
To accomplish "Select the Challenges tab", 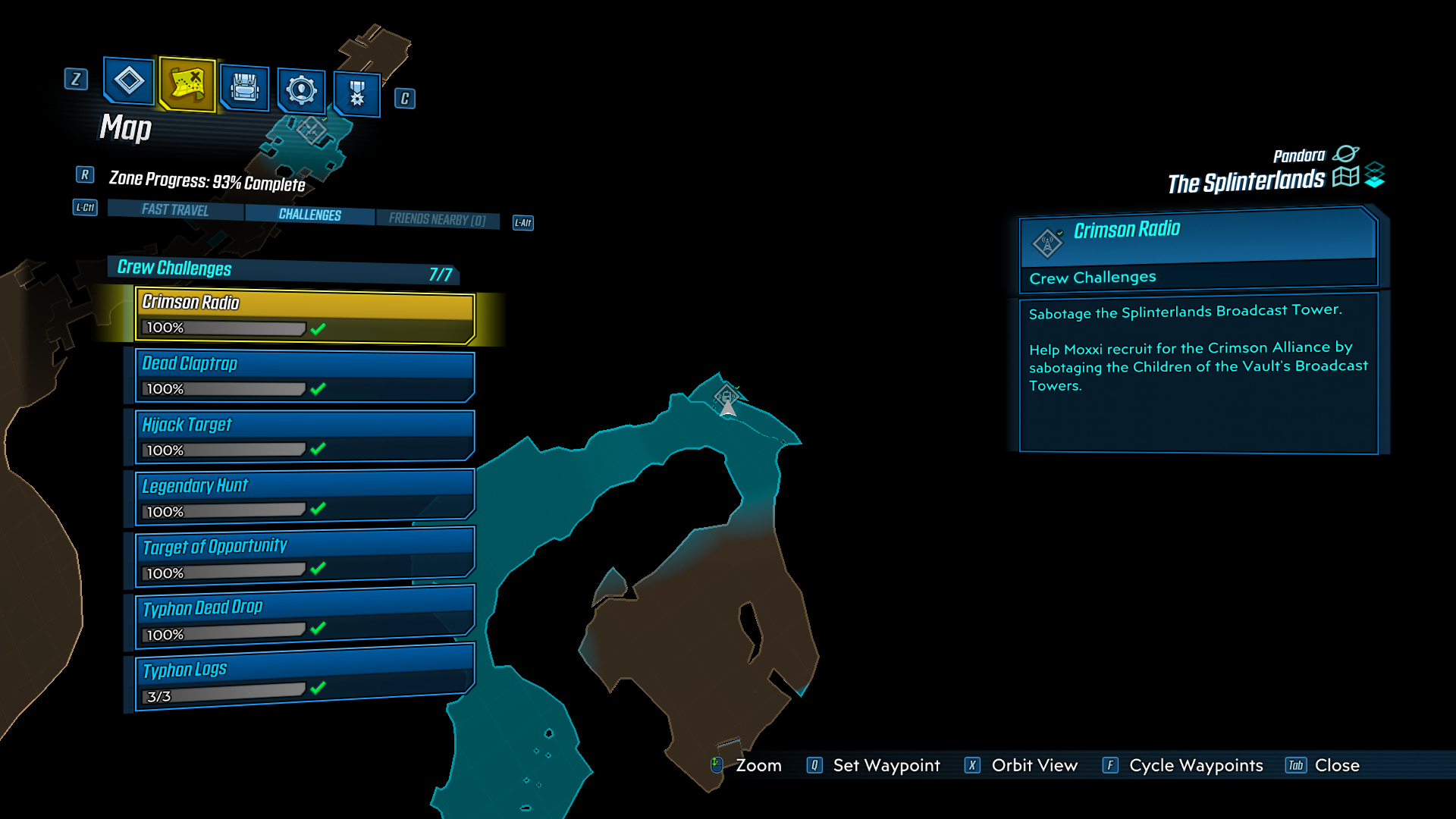I will [309, 215].
